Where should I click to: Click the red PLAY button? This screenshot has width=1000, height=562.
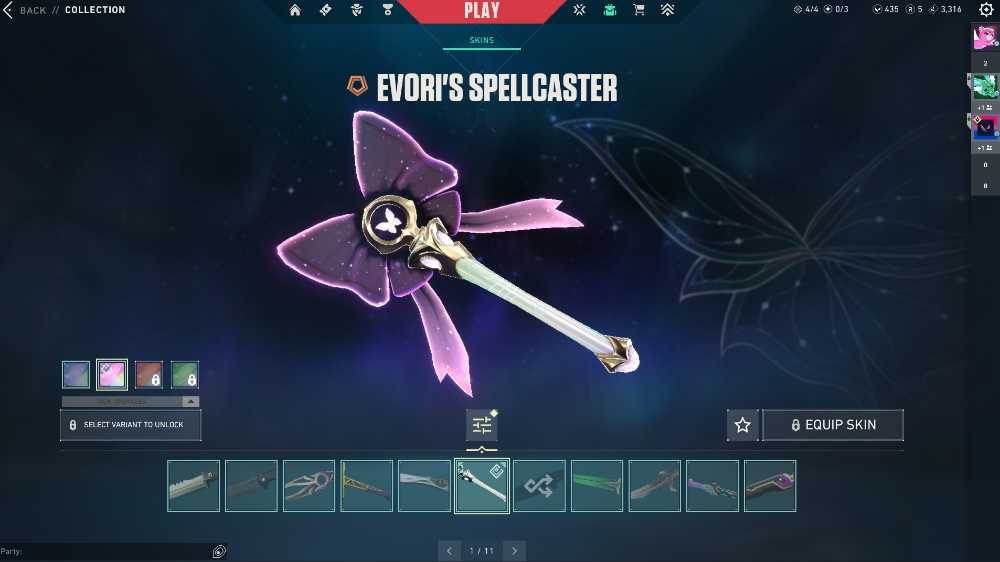pyautogui.click(x=482, y=11)
